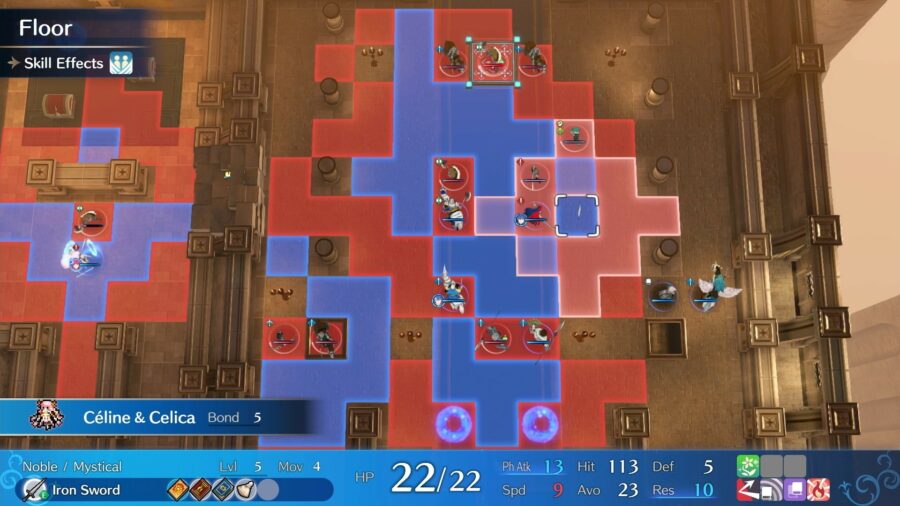
Task: Inspect the red flame skill icon
Action: pos(817,490)
